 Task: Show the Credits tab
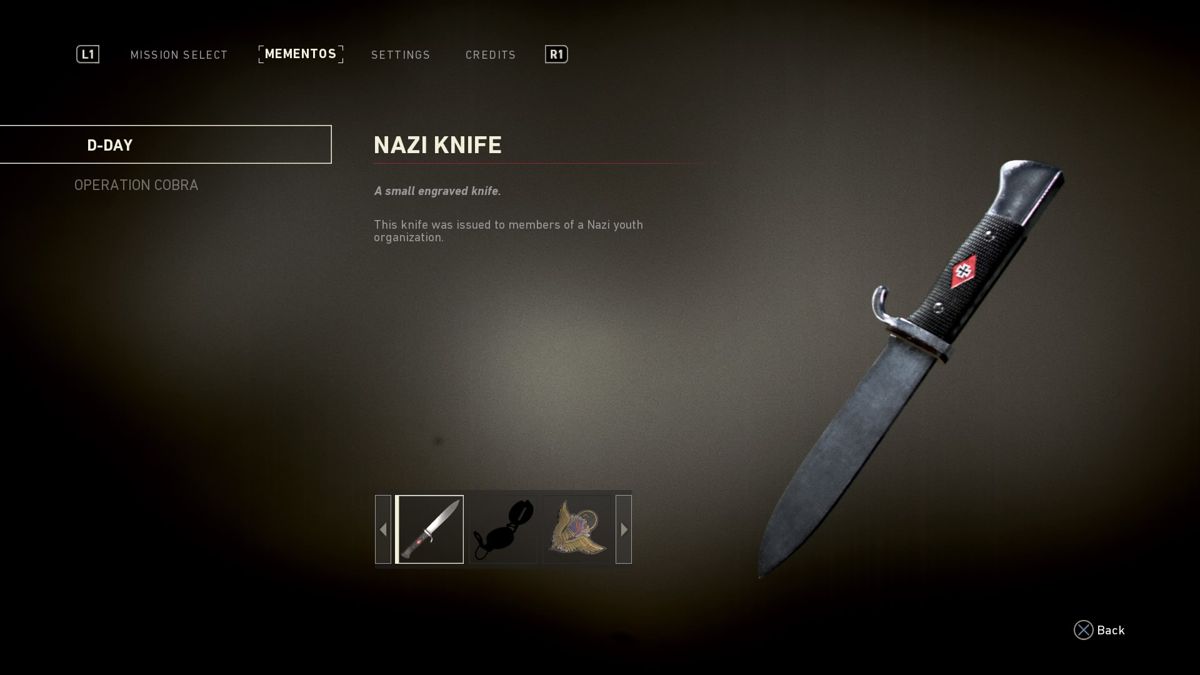pyautogui.click(x=490, y=55)
